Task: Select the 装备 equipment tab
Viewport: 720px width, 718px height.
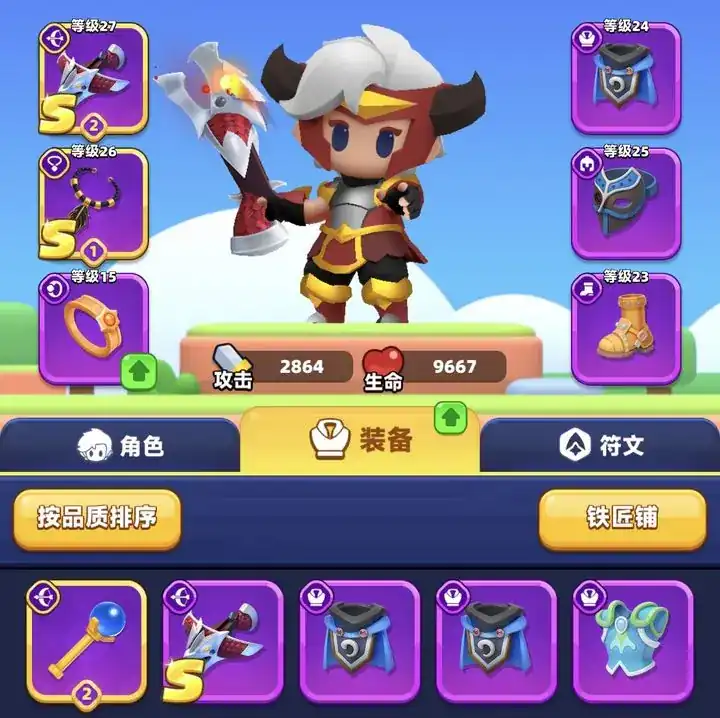Action: point(360,440)
